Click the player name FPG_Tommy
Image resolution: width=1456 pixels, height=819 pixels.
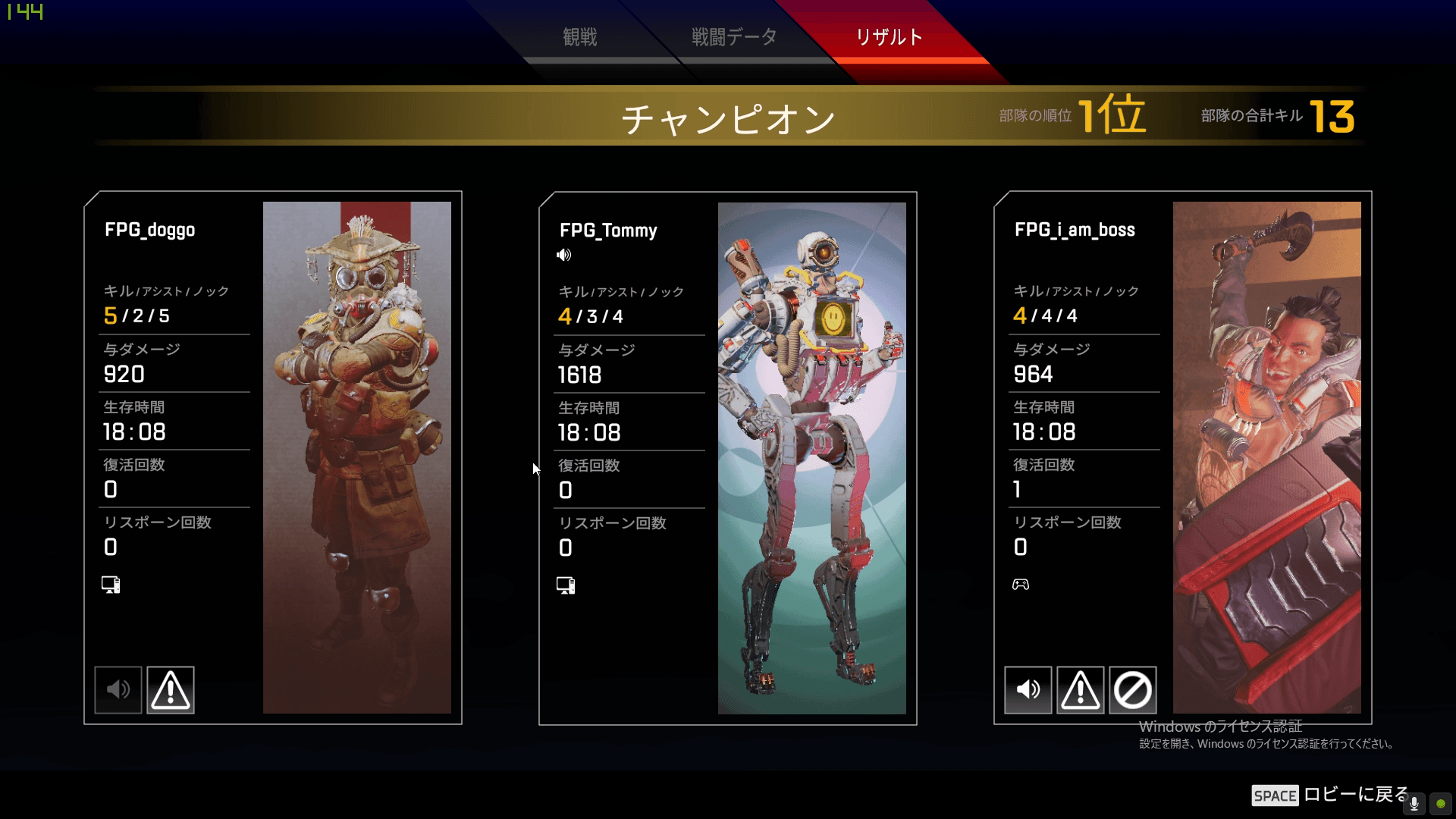(x=607, y=231)
